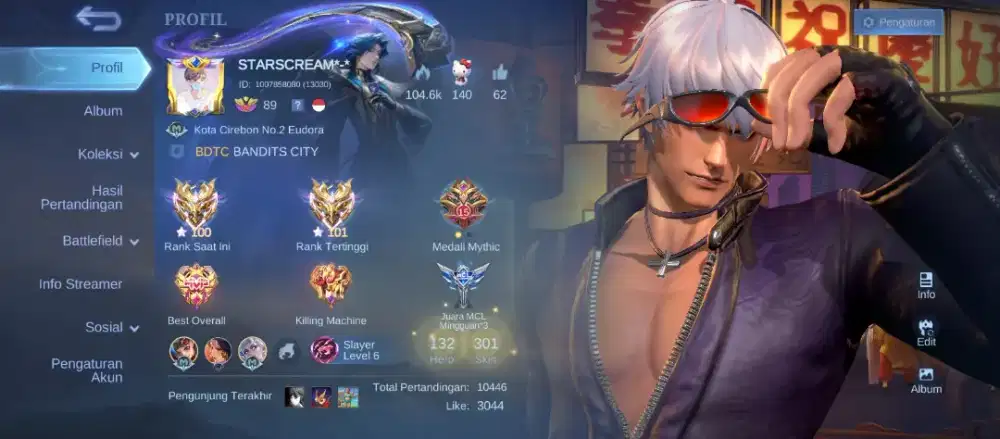This screenshot has height=439, width=1000.
Task: Switch to the Profil tab
Action: 106,68
